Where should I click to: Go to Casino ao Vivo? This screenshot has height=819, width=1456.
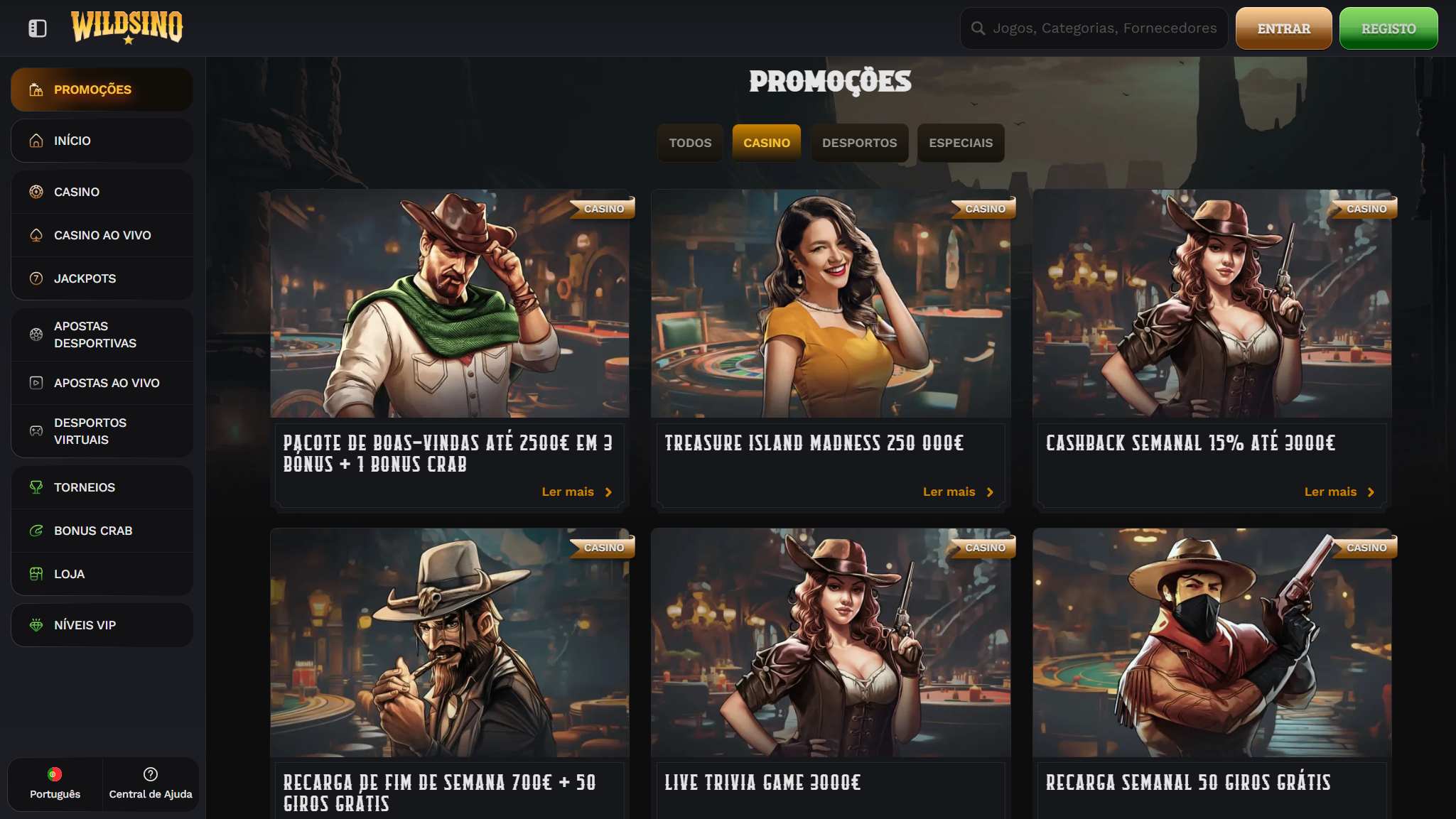(x=102, y=235)
